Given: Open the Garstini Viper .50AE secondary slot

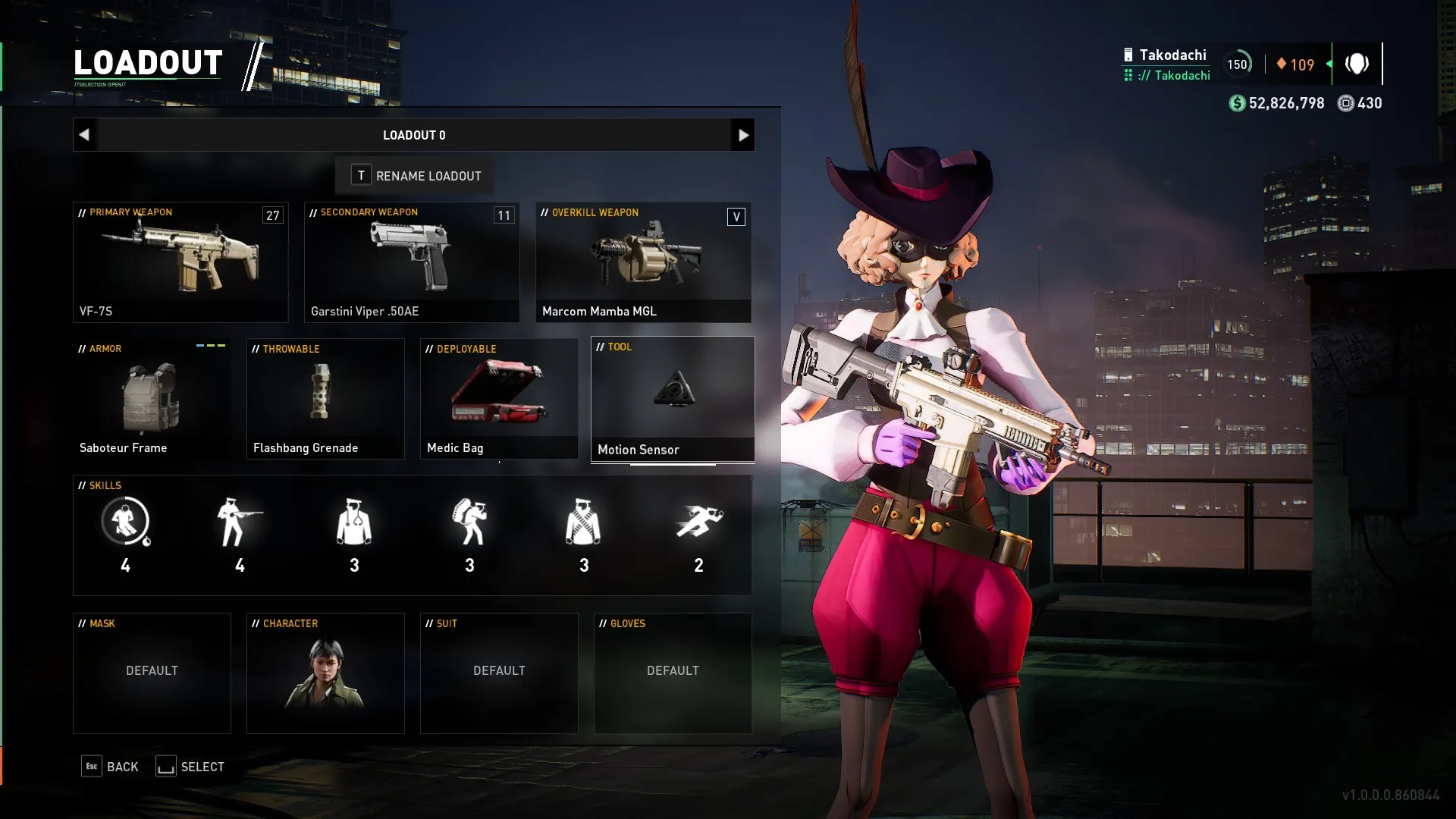Looking at the screenshot, I should coord(412,262).
